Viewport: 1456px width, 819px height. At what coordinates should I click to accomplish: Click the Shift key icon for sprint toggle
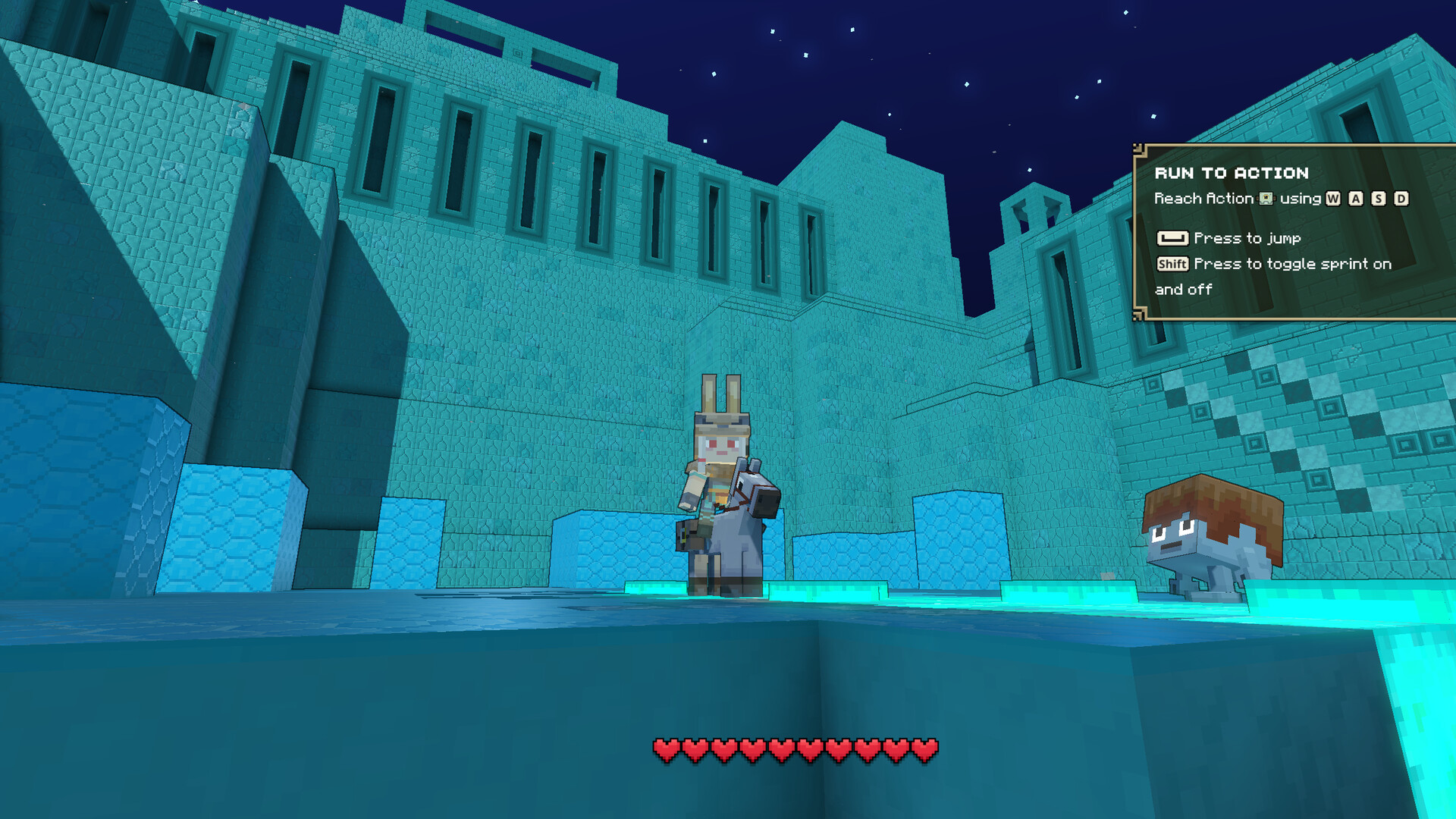[x=1173, y=265]
